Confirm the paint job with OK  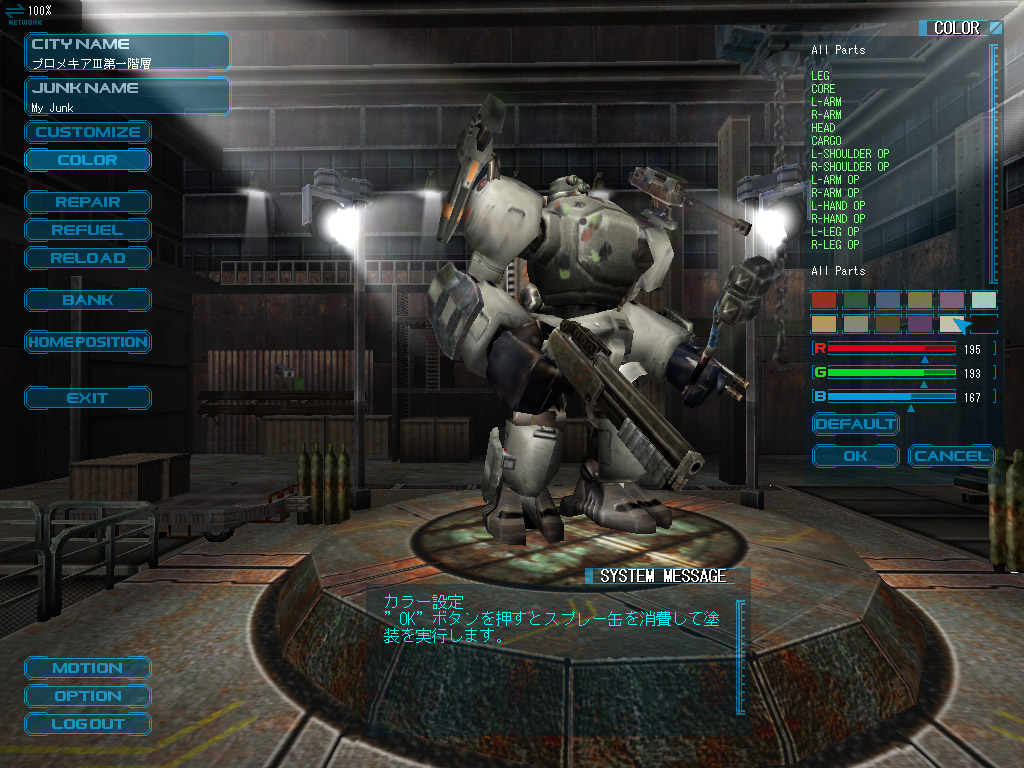click(x=855, y=456)
